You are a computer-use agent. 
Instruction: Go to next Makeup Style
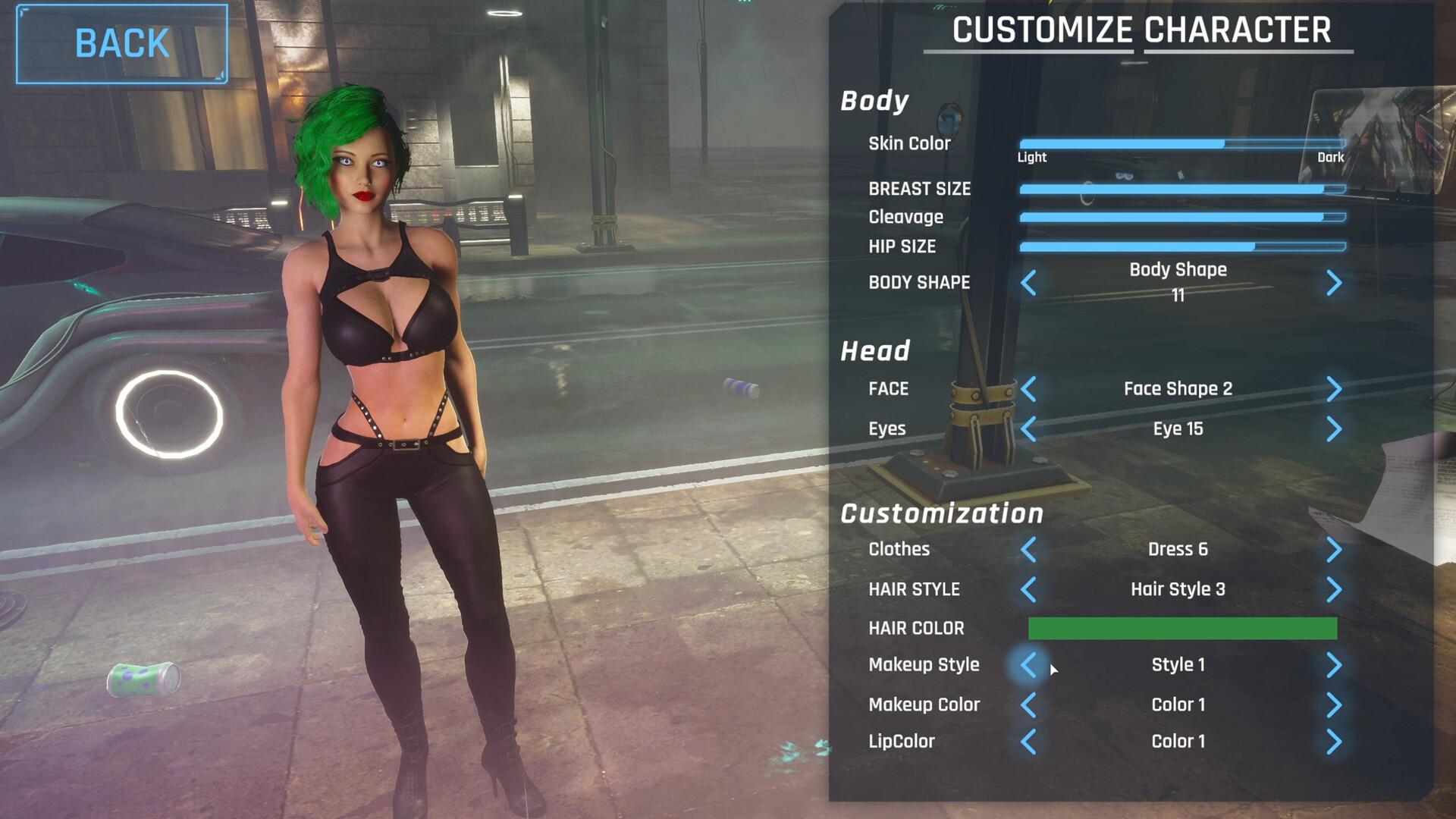1334,665
